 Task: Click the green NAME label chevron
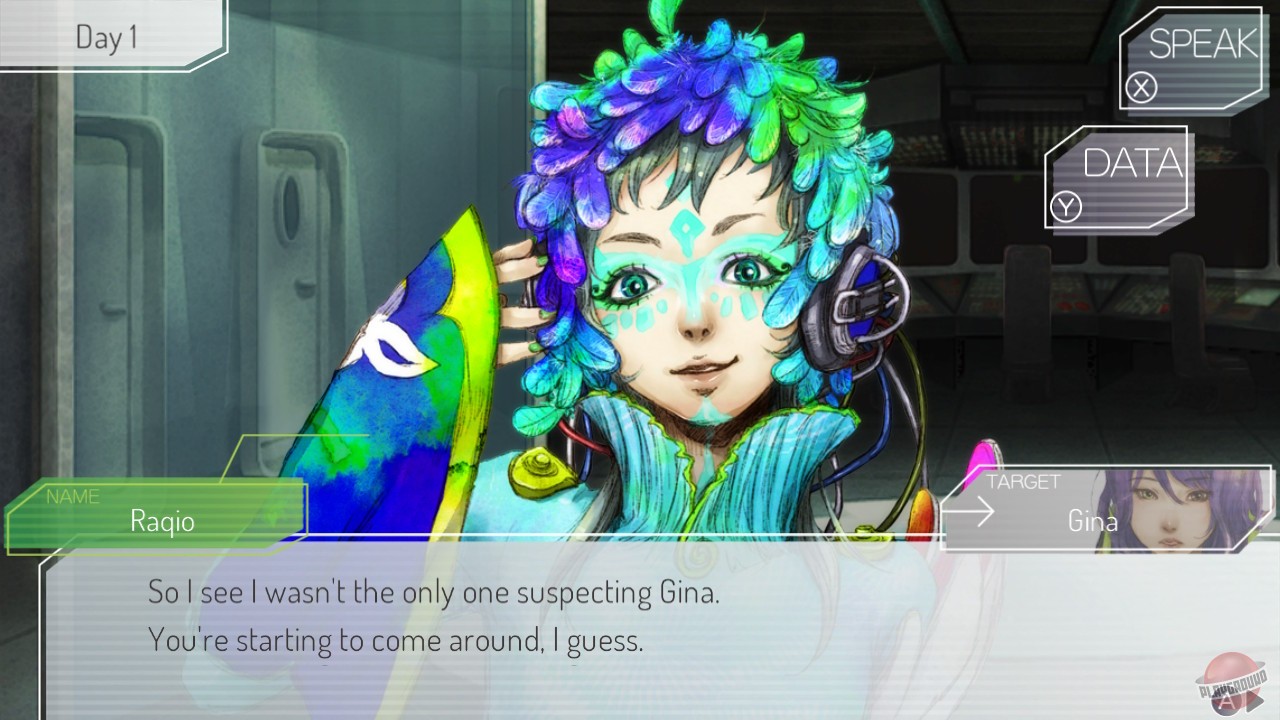[x=75, y=496]
